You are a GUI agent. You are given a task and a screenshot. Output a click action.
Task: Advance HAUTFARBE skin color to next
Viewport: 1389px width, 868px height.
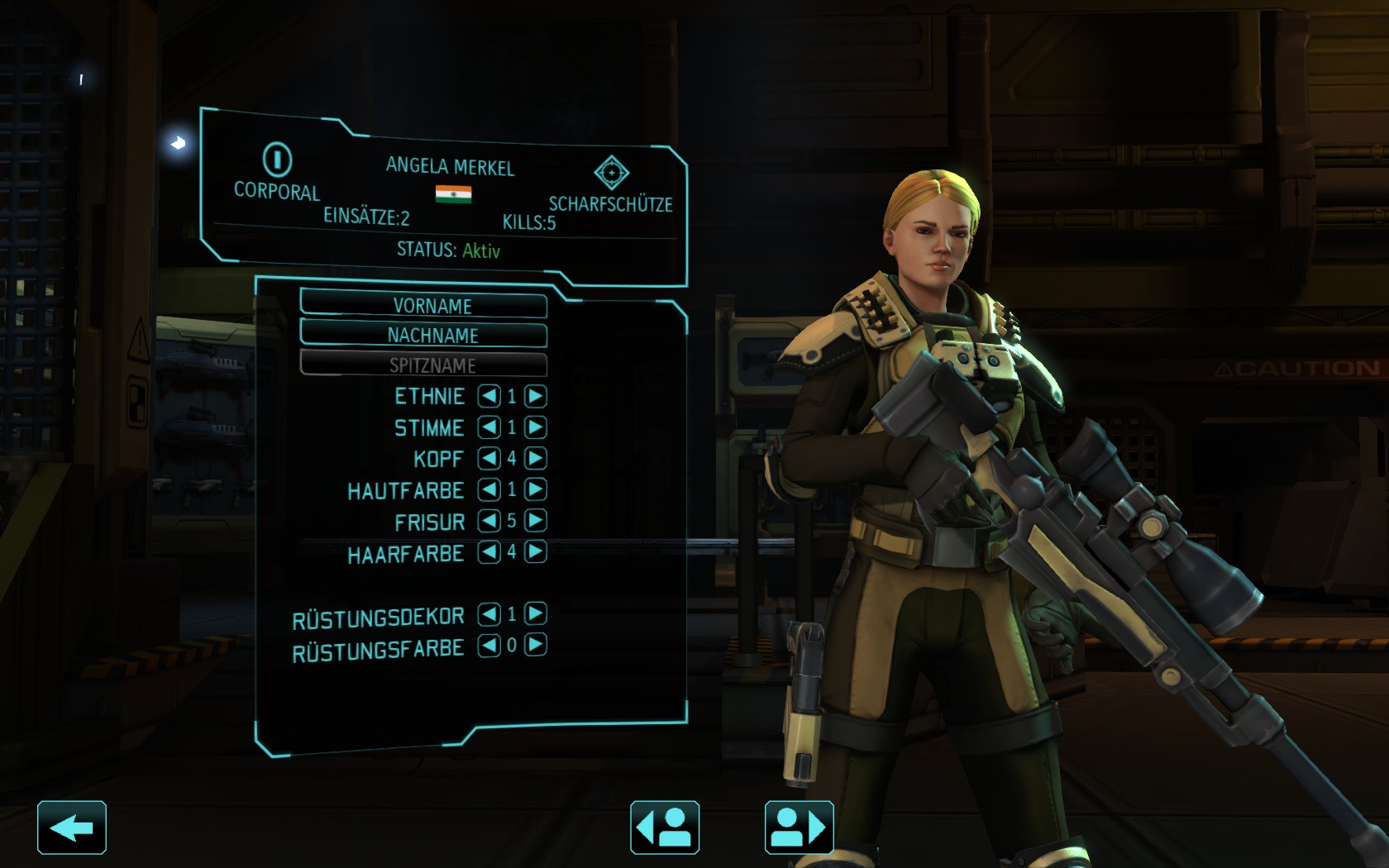[x=536, y=489]
